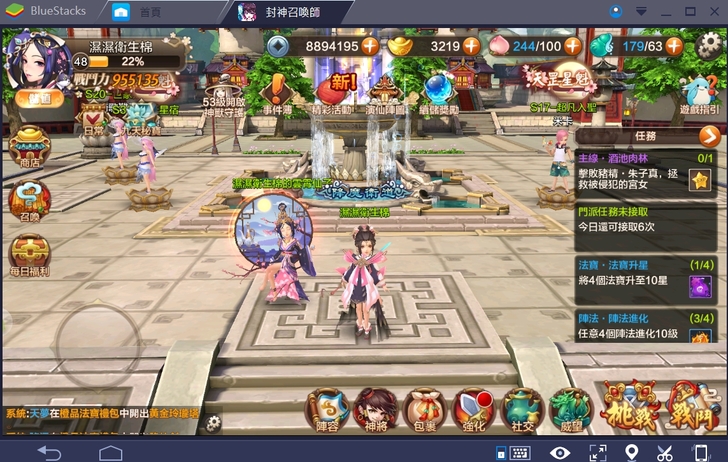
Task: Click the BlueStacks scissors screenshot tool
Action: pyautogui.click(x=664, y=452)
